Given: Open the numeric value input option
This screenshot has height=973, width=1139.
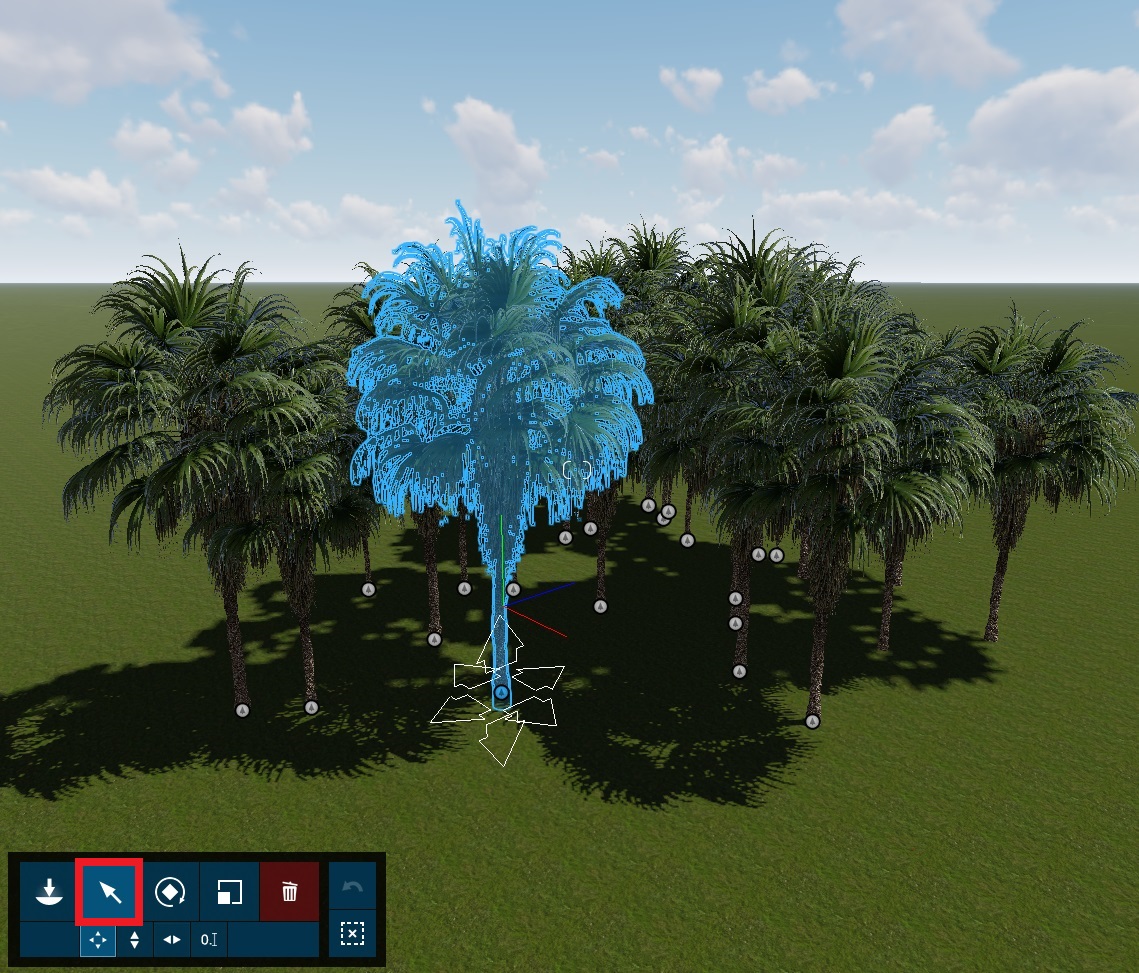Looking at the screenshot, I should (208, 940).
